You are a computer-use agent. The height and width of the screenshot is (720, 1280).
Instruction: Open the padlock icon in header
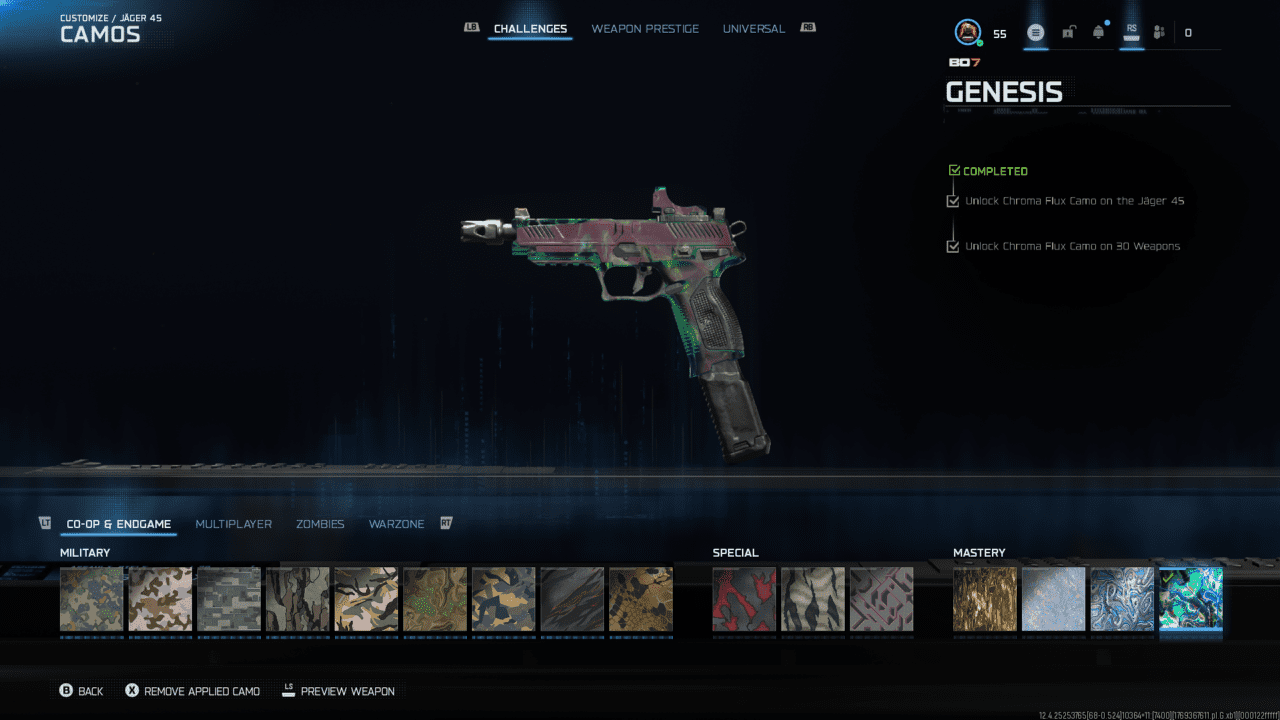[x=1068, y=33]
